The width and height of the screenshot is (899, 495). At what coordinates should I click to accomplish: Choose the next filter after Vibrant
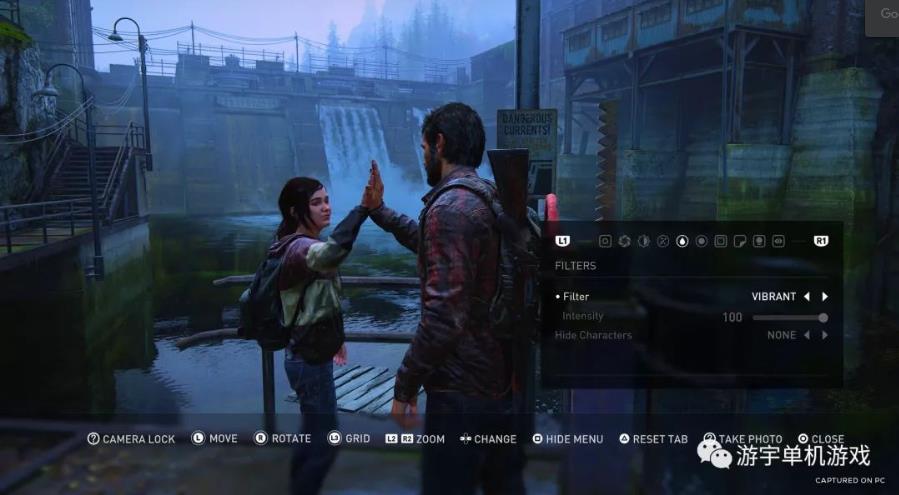825,297
